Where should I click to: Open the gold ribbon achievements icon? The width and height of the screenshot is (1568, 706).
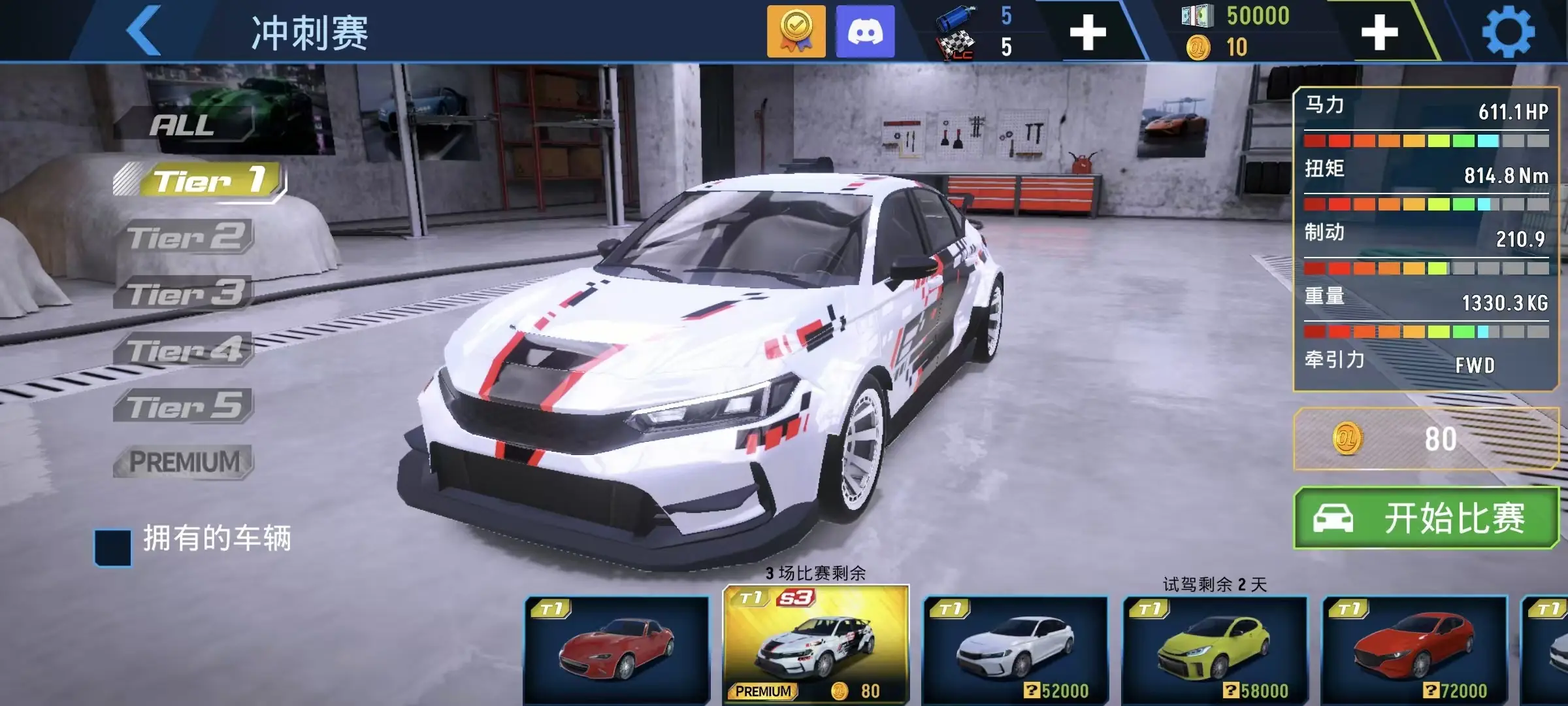point(796,31)
